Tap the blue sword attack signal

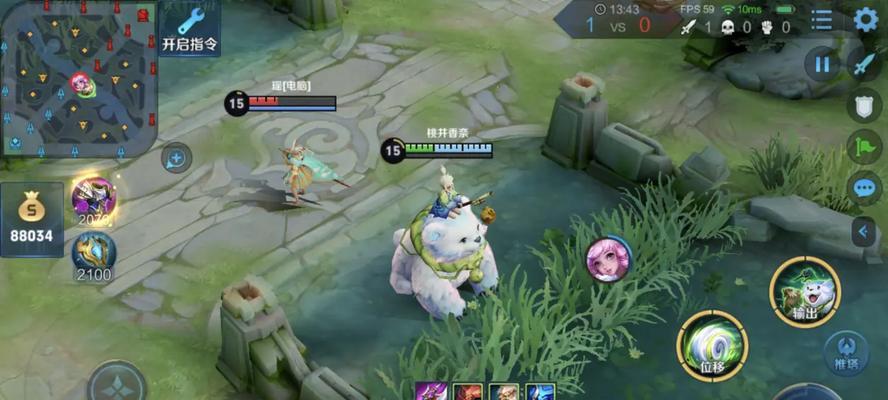tap(864, 65)
